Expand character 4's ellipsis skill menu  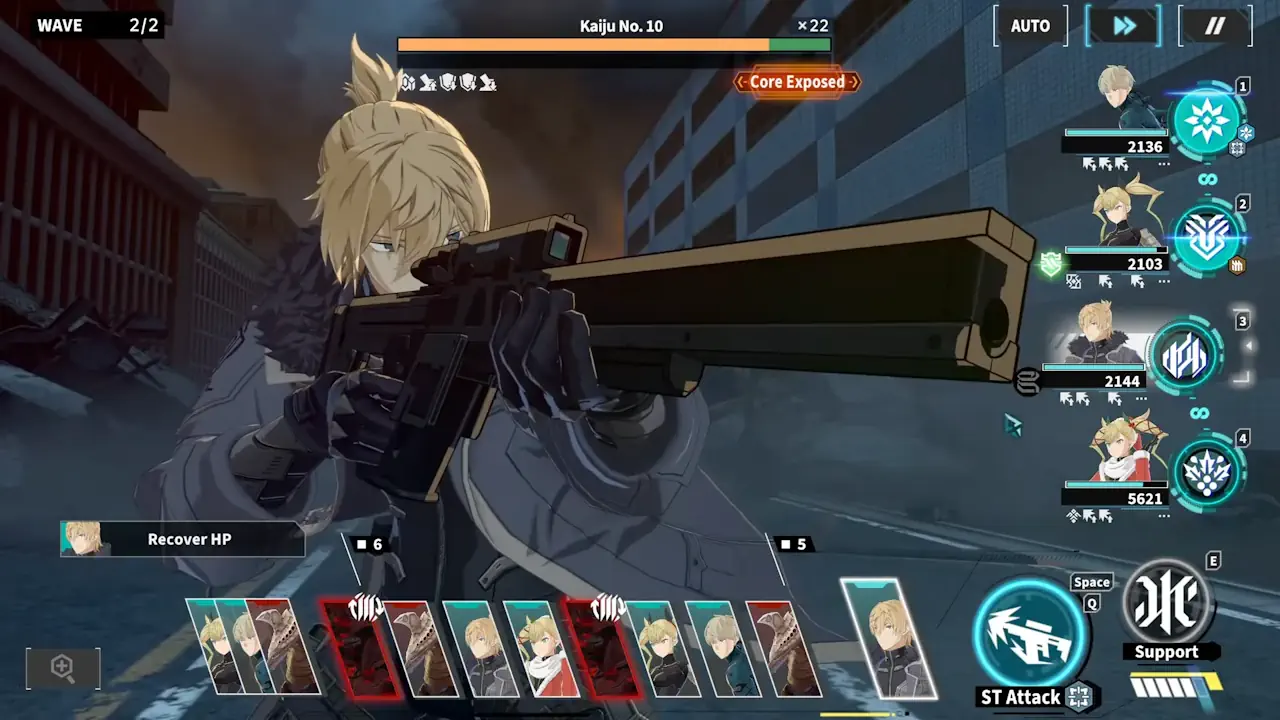point(1163,516)
